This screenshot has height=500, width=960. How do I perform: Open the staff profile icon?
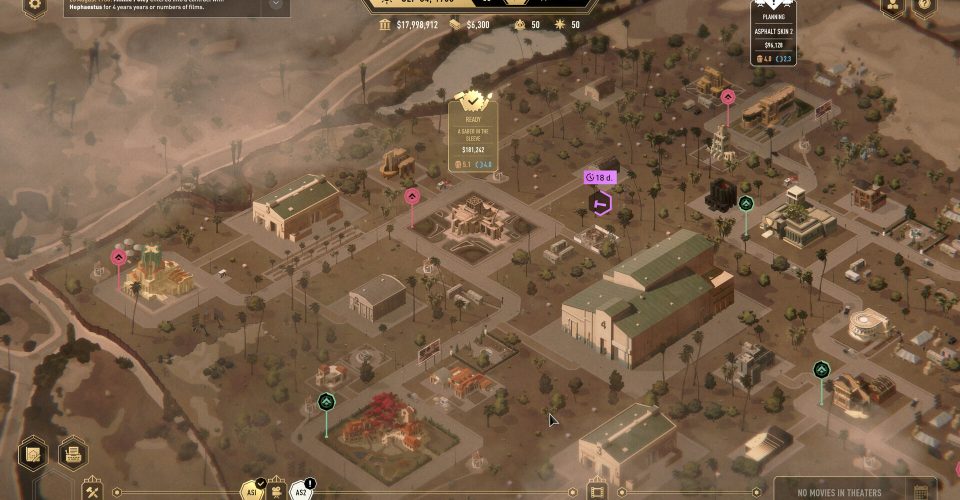pyautogui.click(x=892, y=5)
